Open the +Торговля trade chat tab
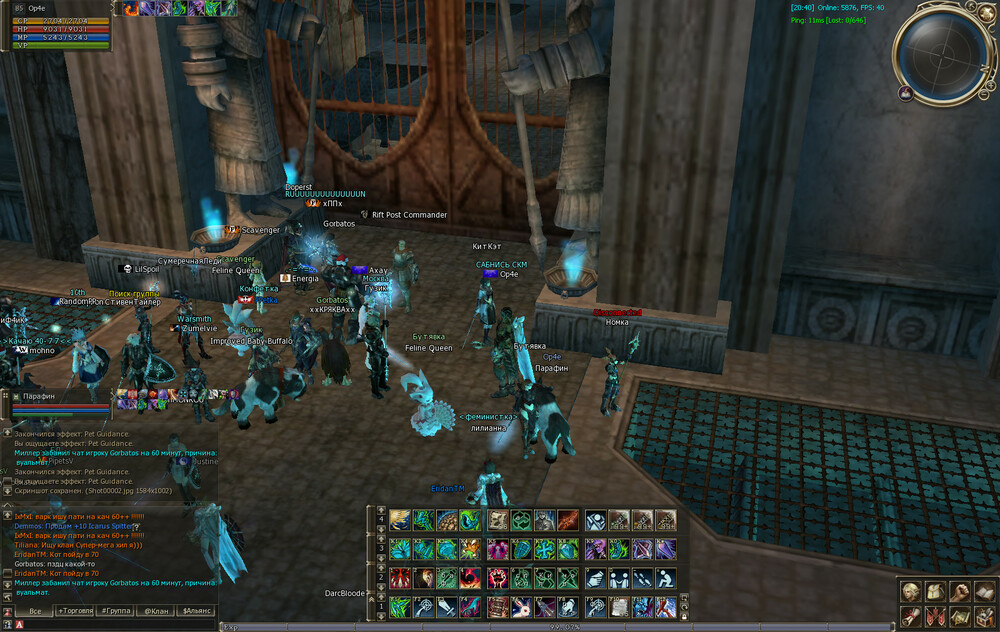 point(75,610)
